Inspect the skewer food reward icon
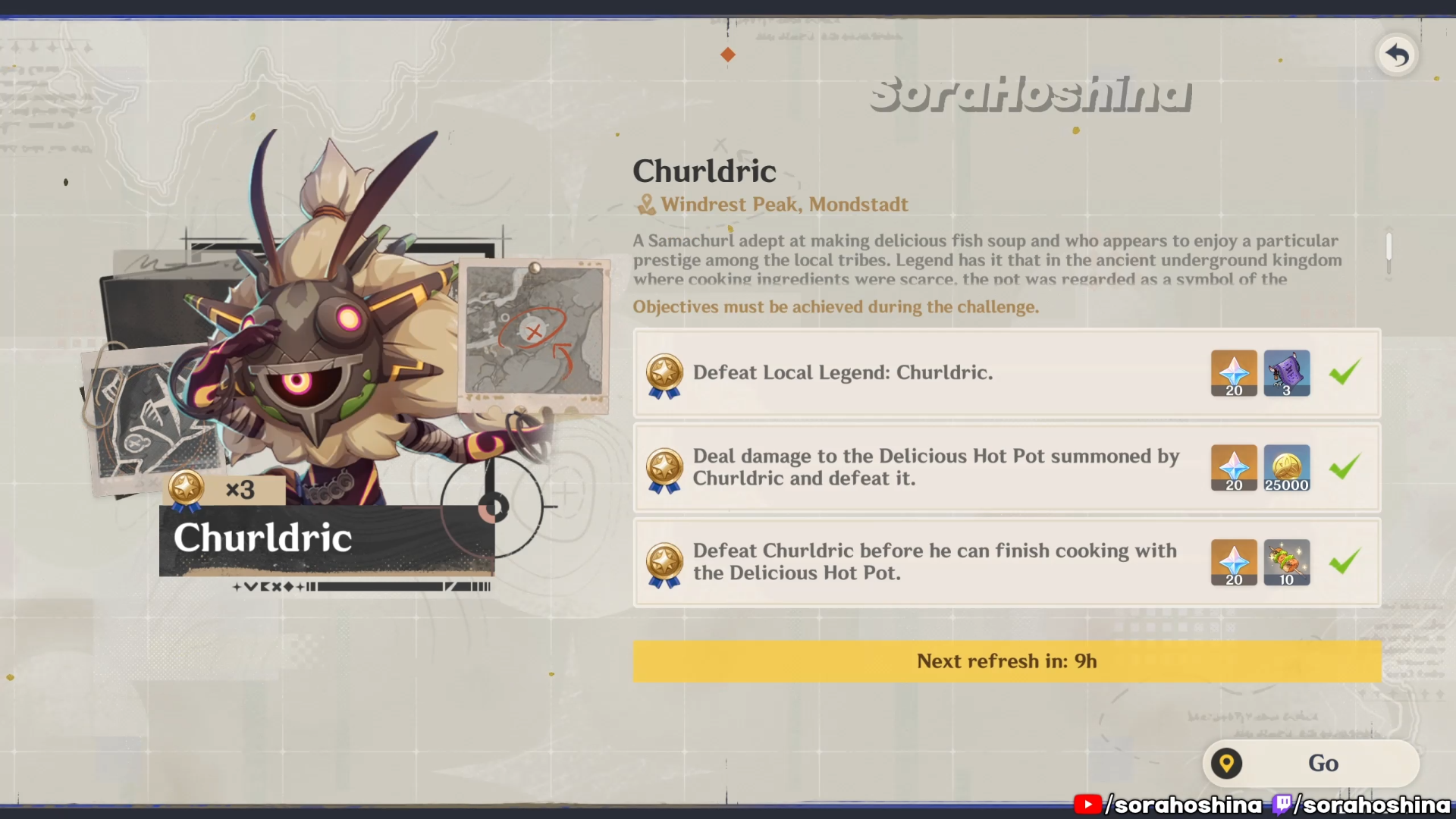 [x=1287, y=562]
